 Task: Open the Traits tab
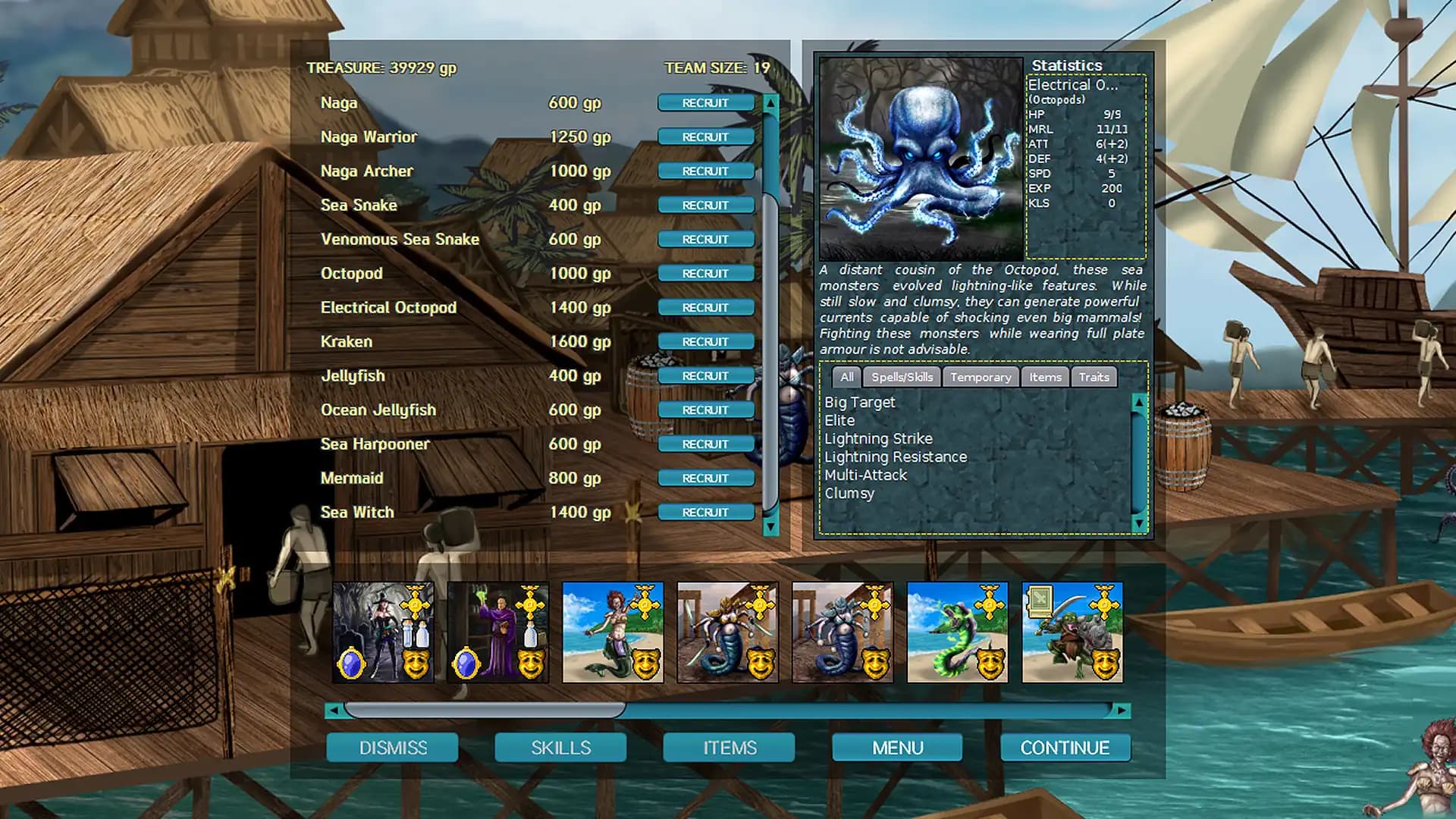pos(1094,377)
